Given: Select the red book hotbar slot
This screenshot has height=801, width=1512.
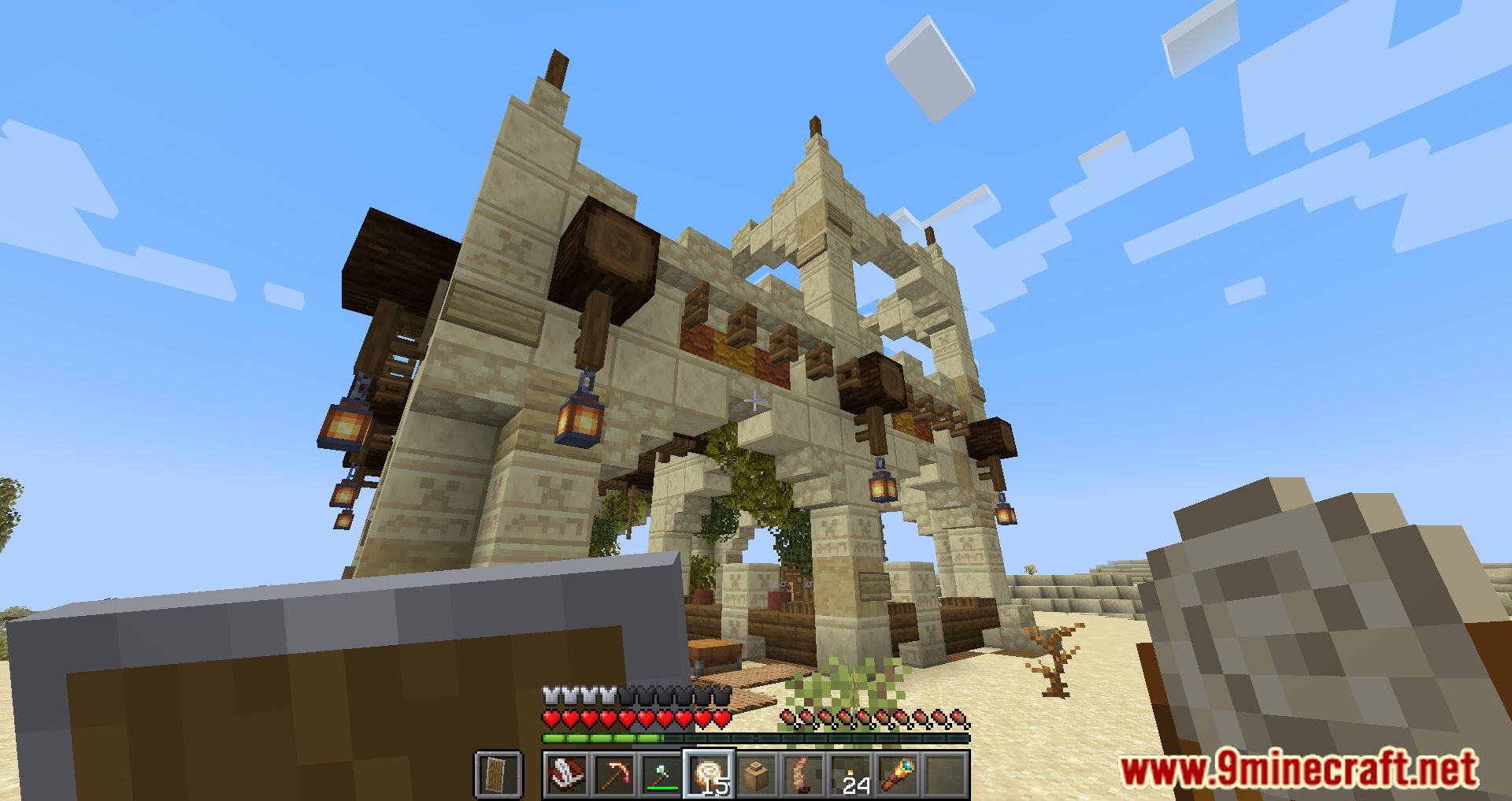Looking at the screenshot, I should tap(566, 774).
